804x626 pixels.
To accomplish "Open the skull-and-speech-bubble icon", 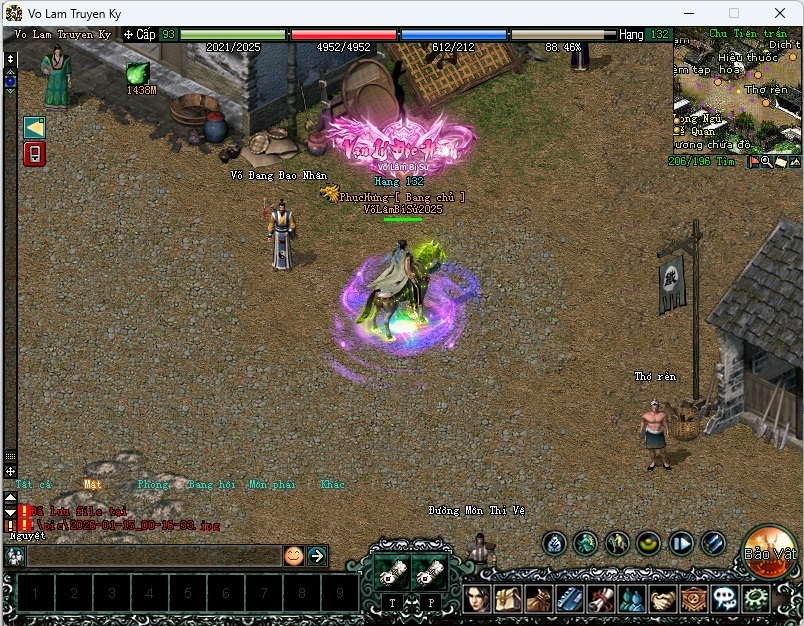I will pyautogui.click(x=725, y=599).
